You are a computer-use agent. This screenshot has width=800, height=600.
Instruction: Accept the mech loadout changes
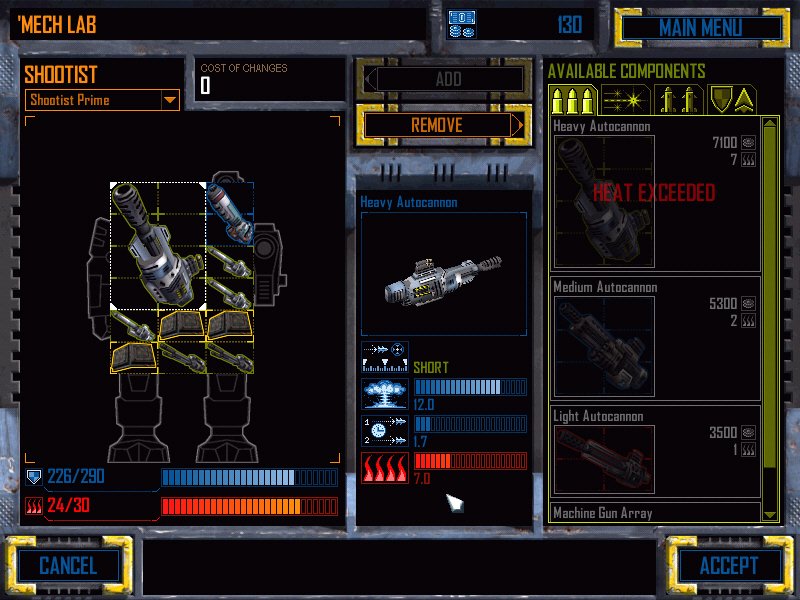728,565
